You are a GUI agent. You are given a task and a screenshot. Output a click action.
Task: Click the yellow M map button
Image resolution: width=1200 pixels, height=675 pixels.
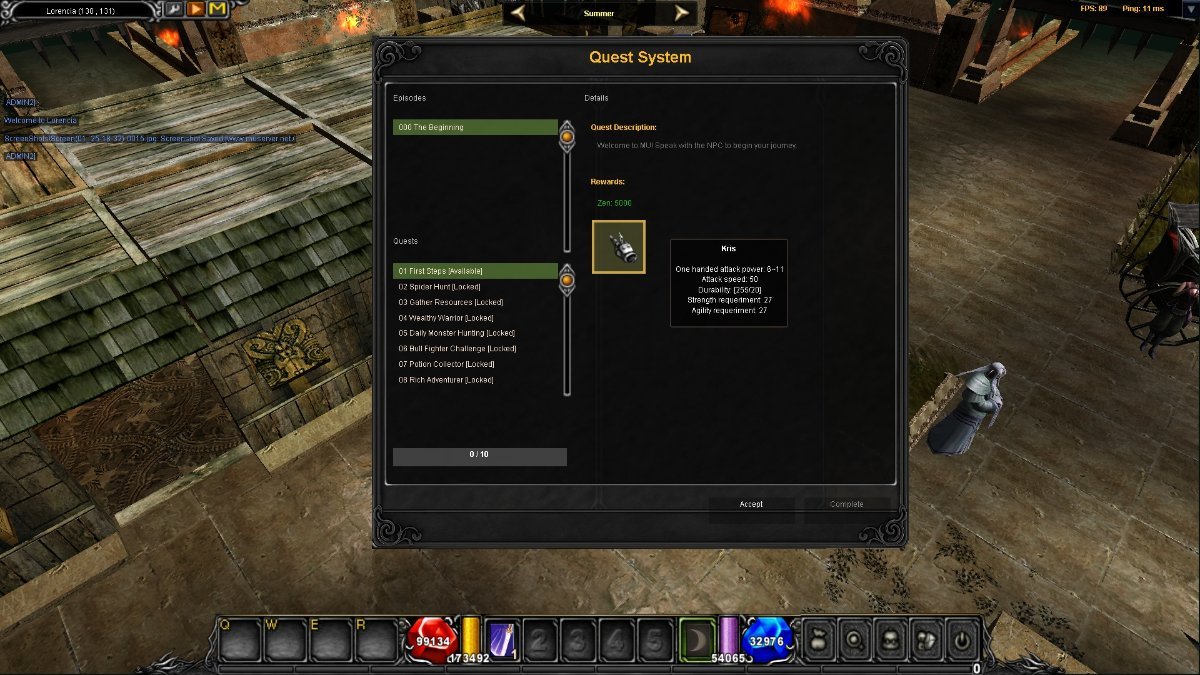pyautogui.click(x=217, y=10)
